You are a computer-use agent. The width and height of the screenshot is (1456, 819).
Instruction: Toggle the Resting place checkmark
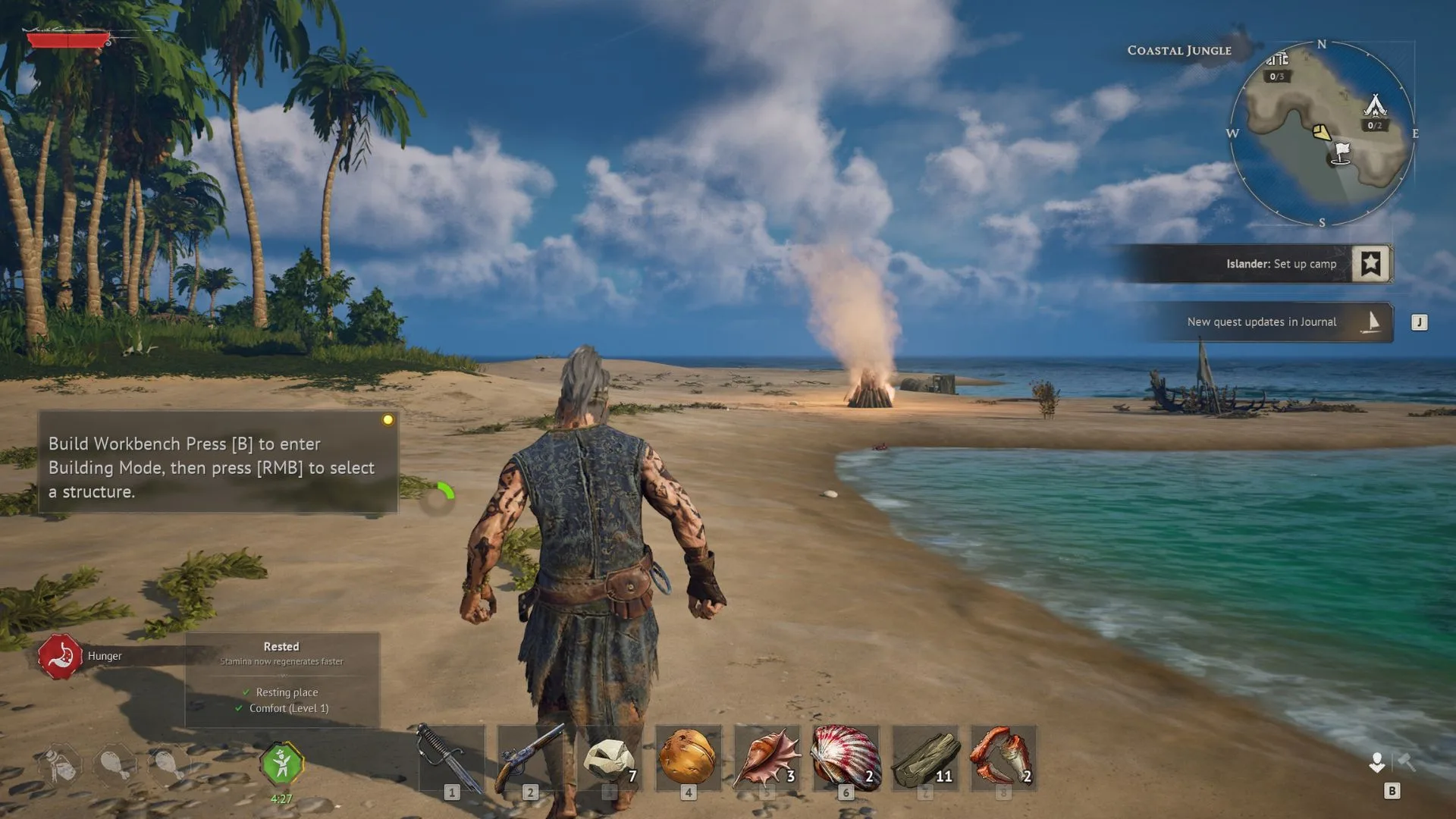click(246, 692)
